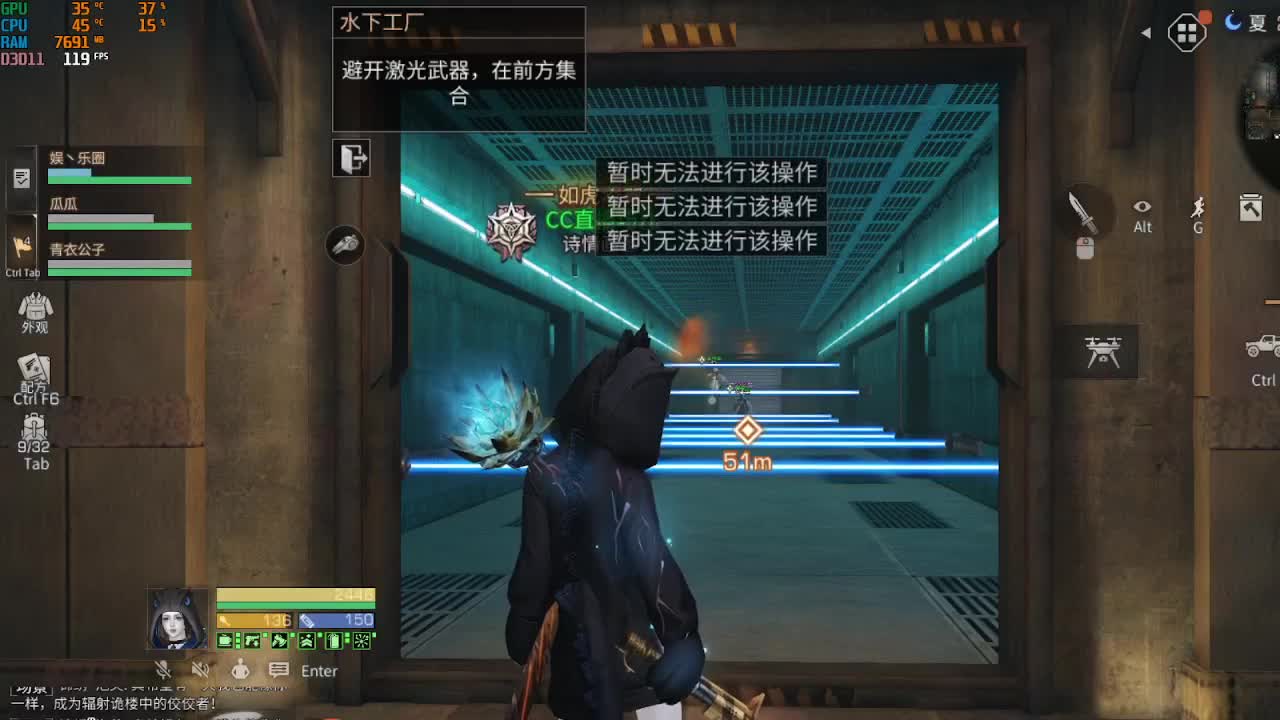Unmute the voice speaker icon
The image size is (1280, 720).
click(199, 667)
